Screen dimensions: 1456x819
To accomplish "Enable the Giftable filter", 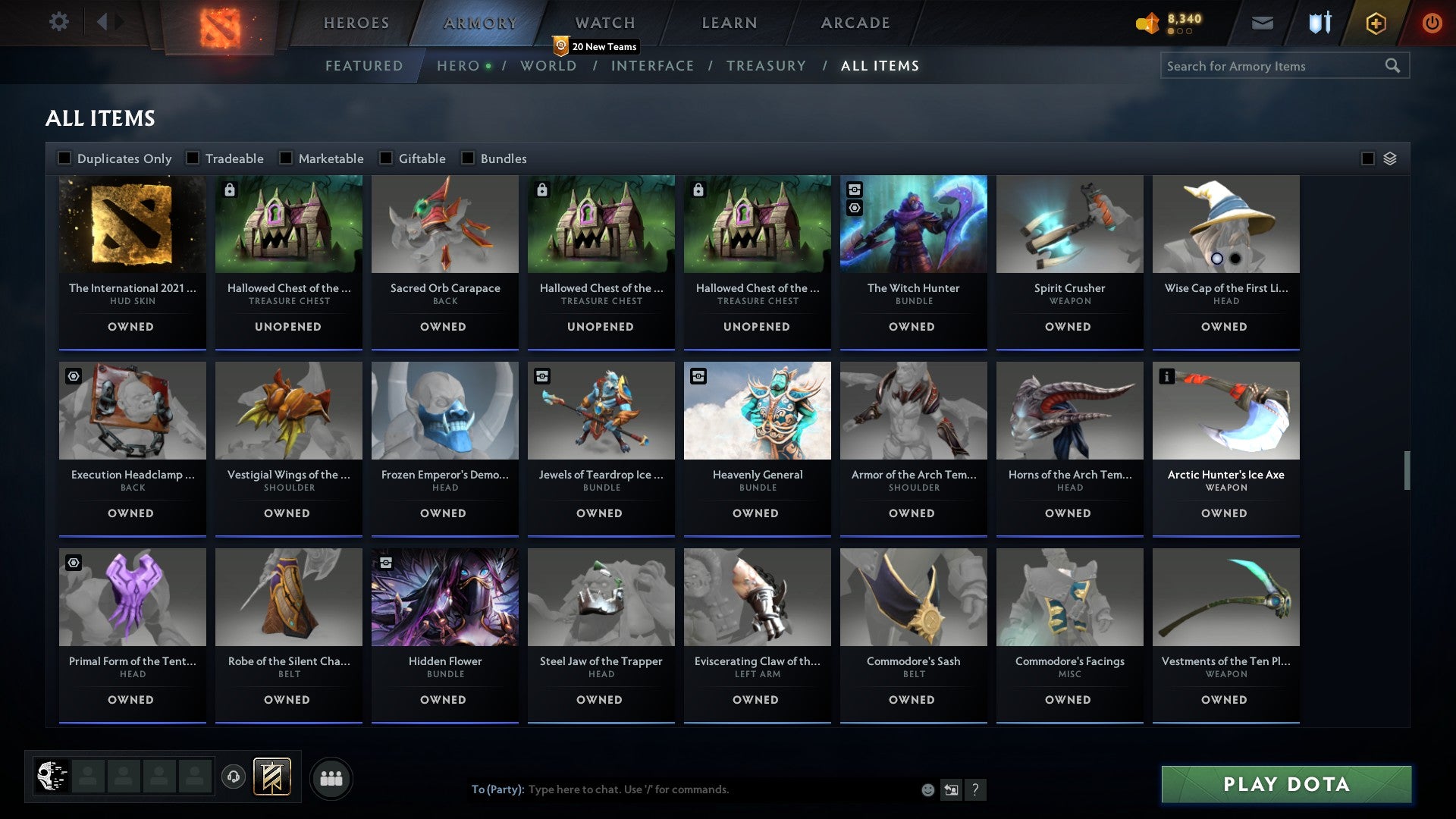I will pyautogui.click(x=387, y=158).
